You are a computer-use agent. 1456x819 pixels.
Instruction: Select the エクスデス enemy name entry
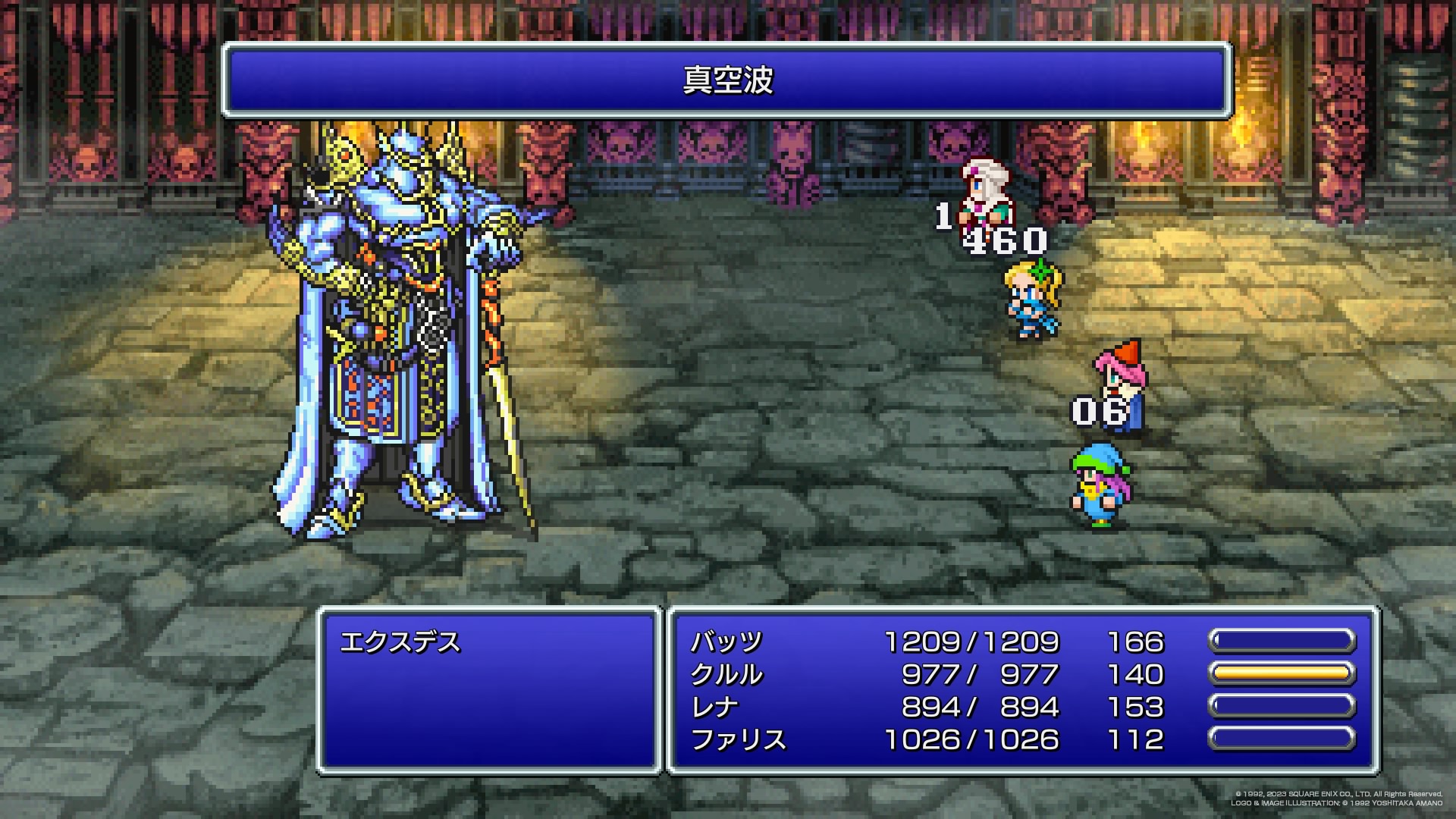[x=400, y=643]
